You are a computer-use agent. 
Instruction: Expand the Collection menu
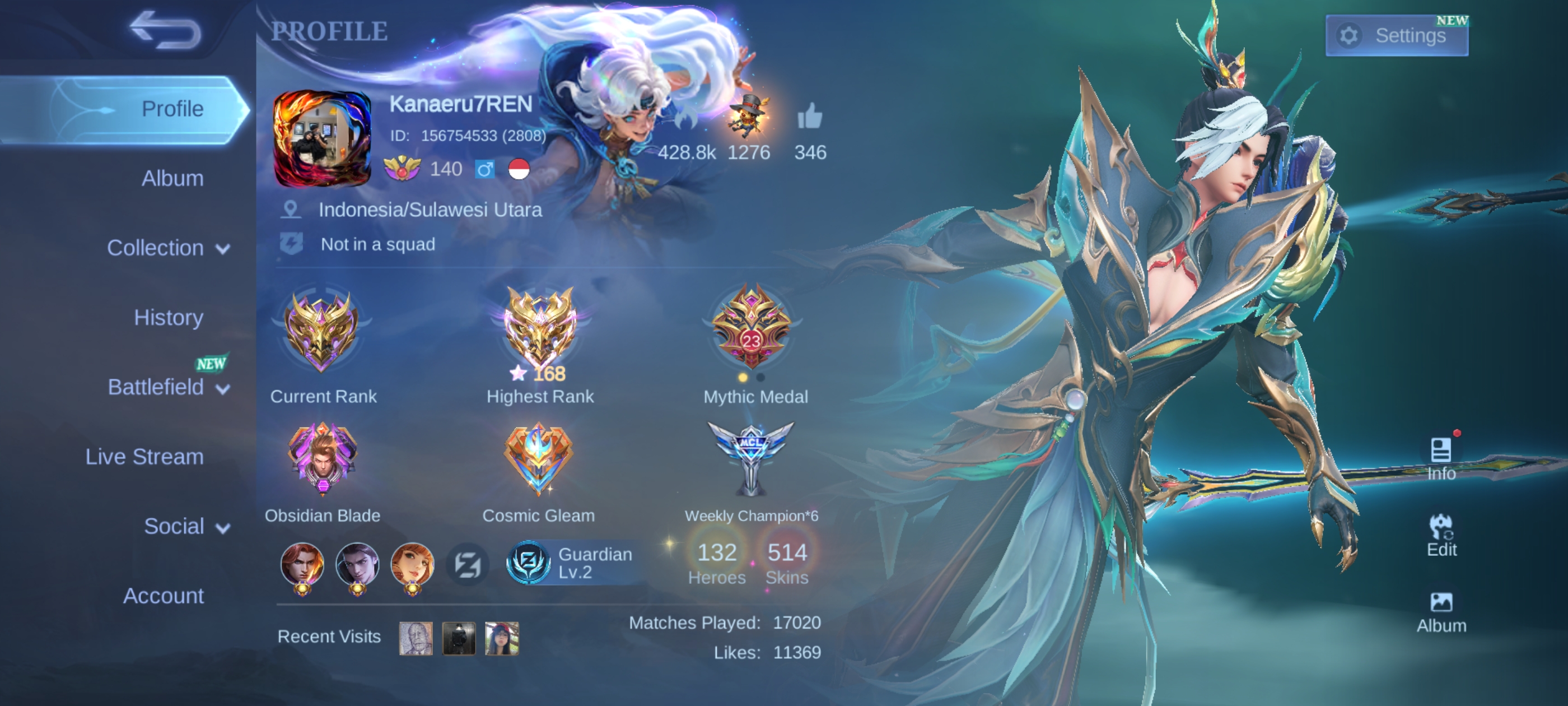point(167,248)
